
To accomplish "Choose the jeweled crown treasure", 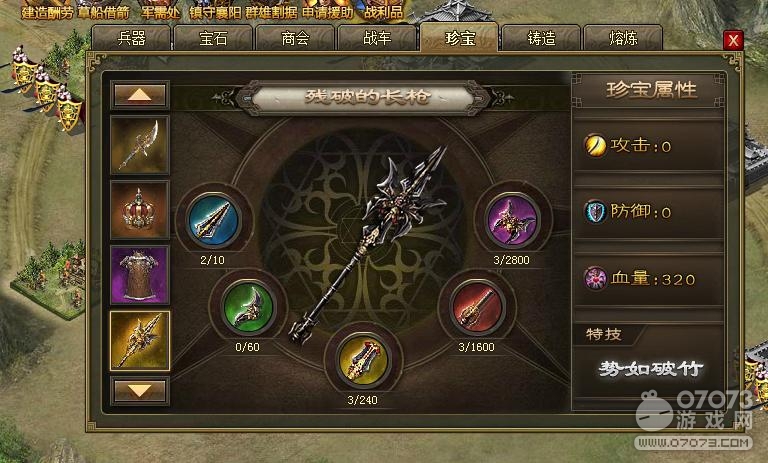I will [139, 209].
